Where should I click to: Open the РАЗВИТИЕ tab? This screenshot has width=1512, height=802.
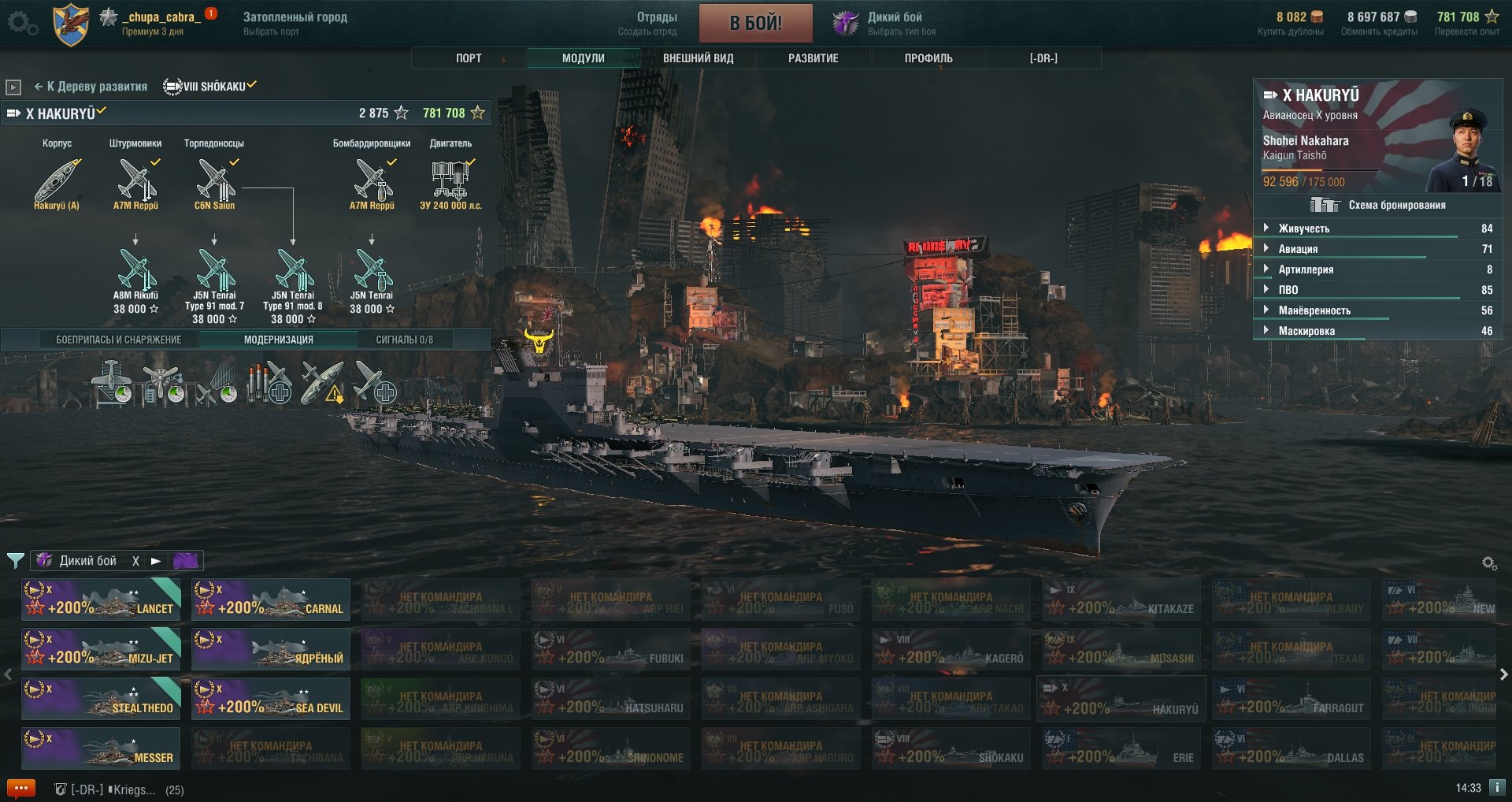[813, 58]
